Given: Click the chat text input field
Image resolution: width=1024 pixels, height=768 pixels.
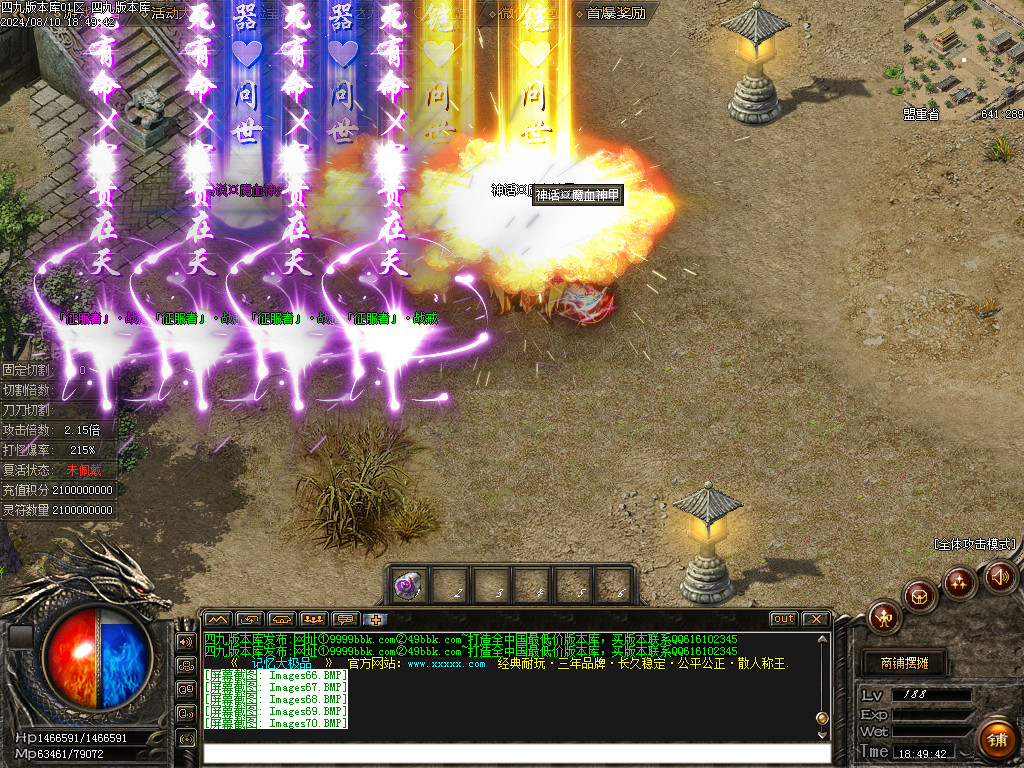Looking at the screenshot, I should pos(515,753).
